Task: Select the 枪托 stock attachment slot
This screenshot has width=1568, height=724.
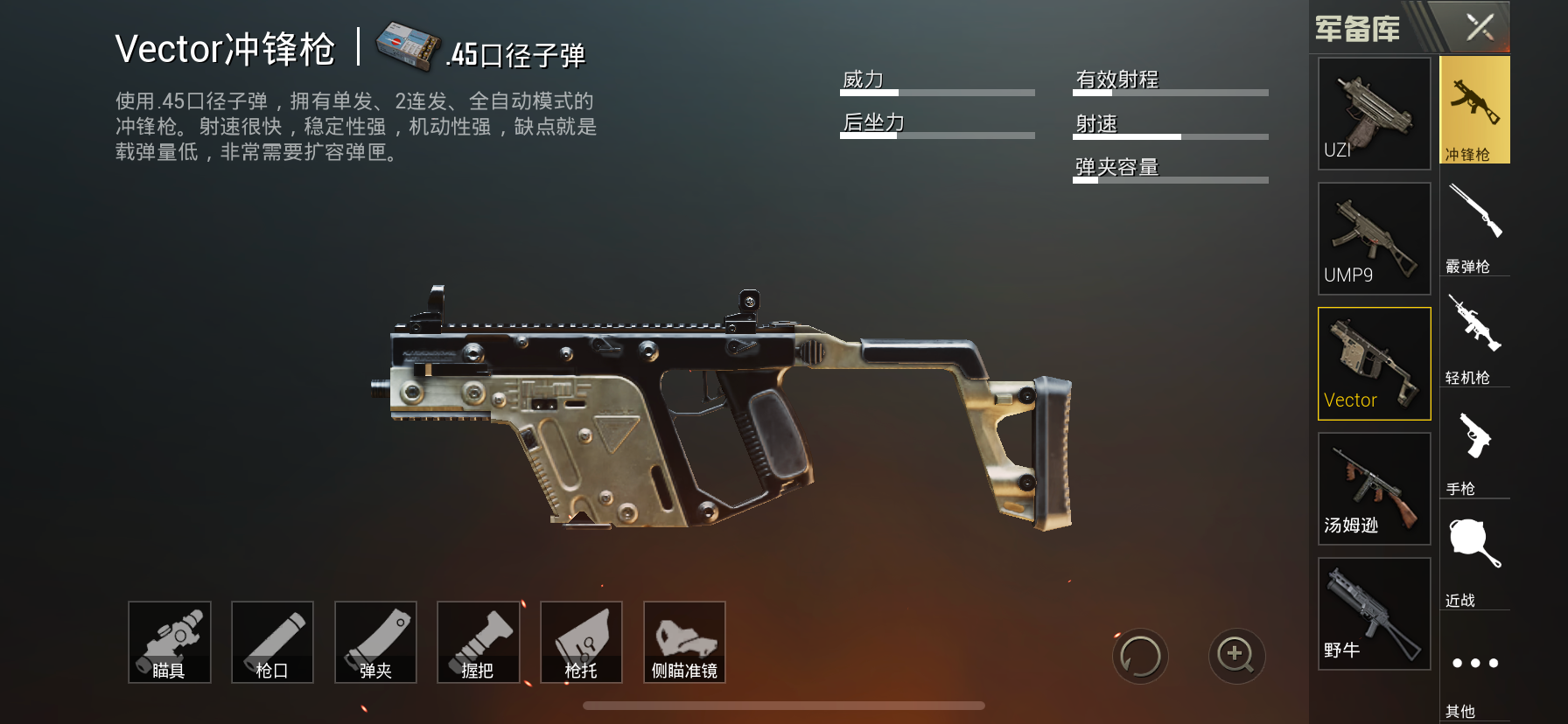Action: pos(581,642)
